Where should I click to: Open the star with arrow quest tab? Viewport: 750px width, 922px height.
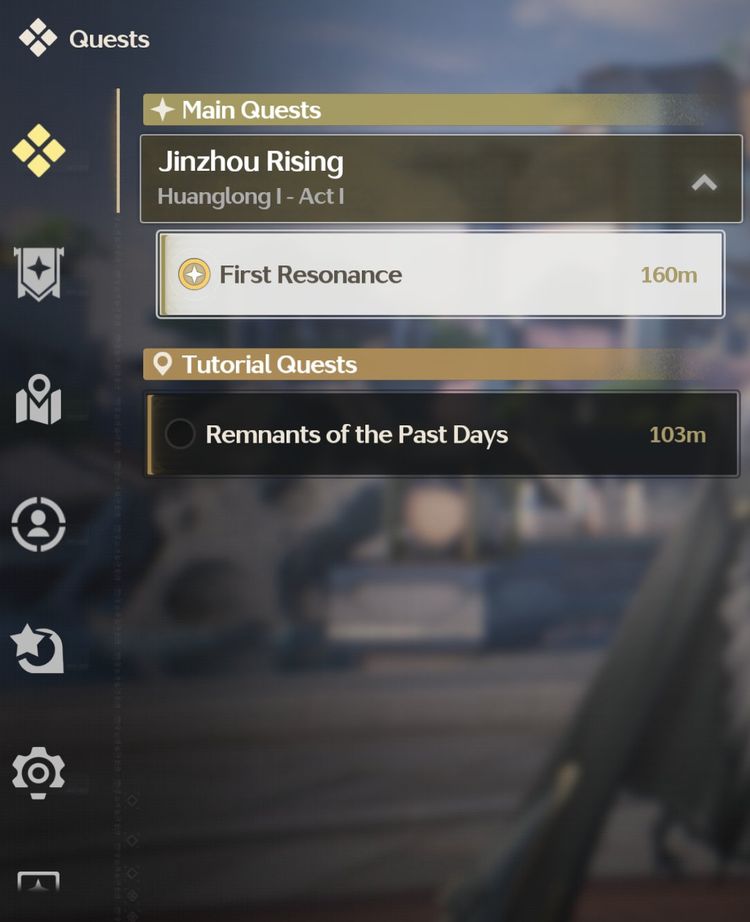tap(39, 648)
